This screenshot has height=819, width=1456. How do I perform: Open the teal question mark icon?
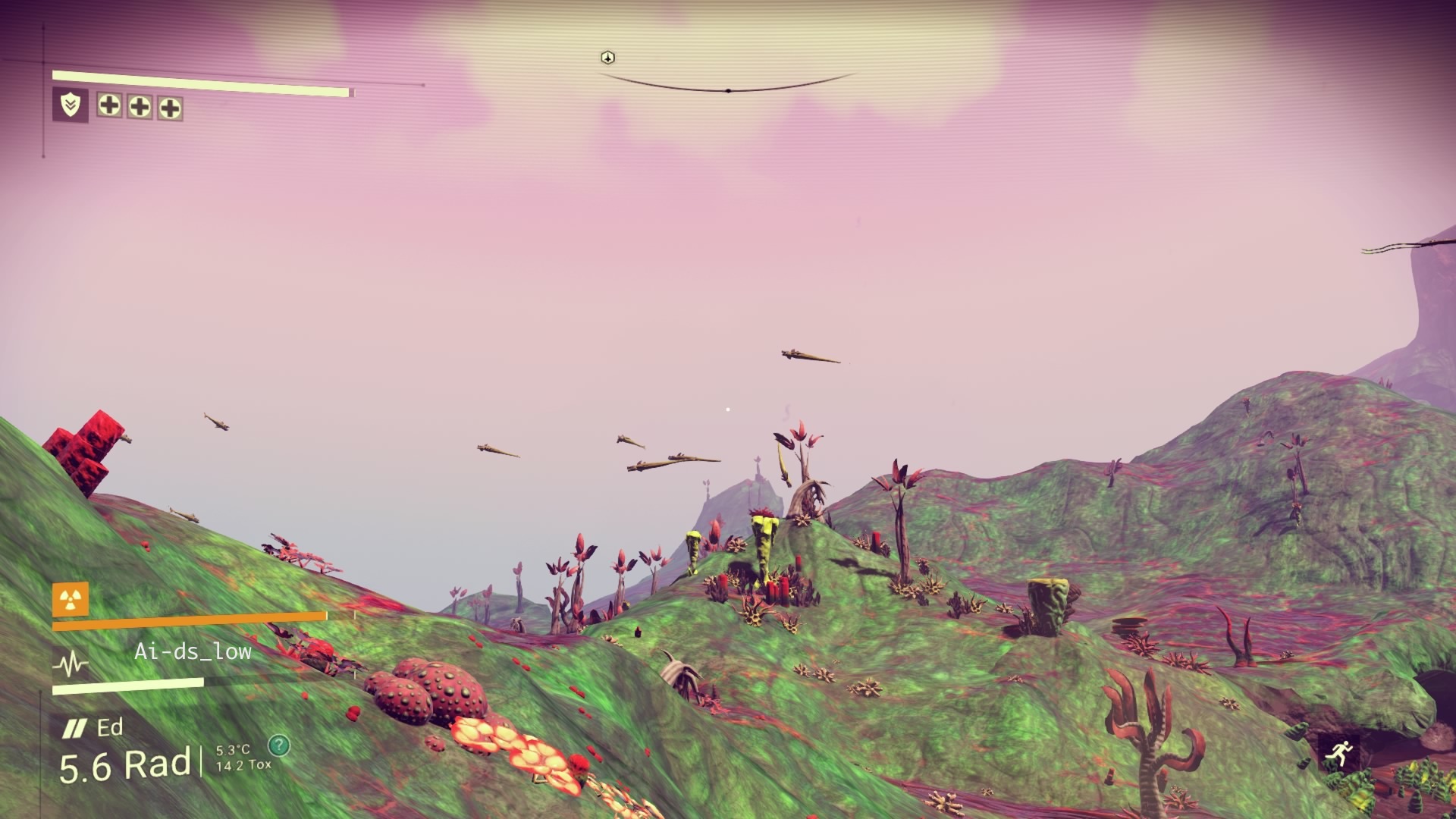[x=279, y=745]
